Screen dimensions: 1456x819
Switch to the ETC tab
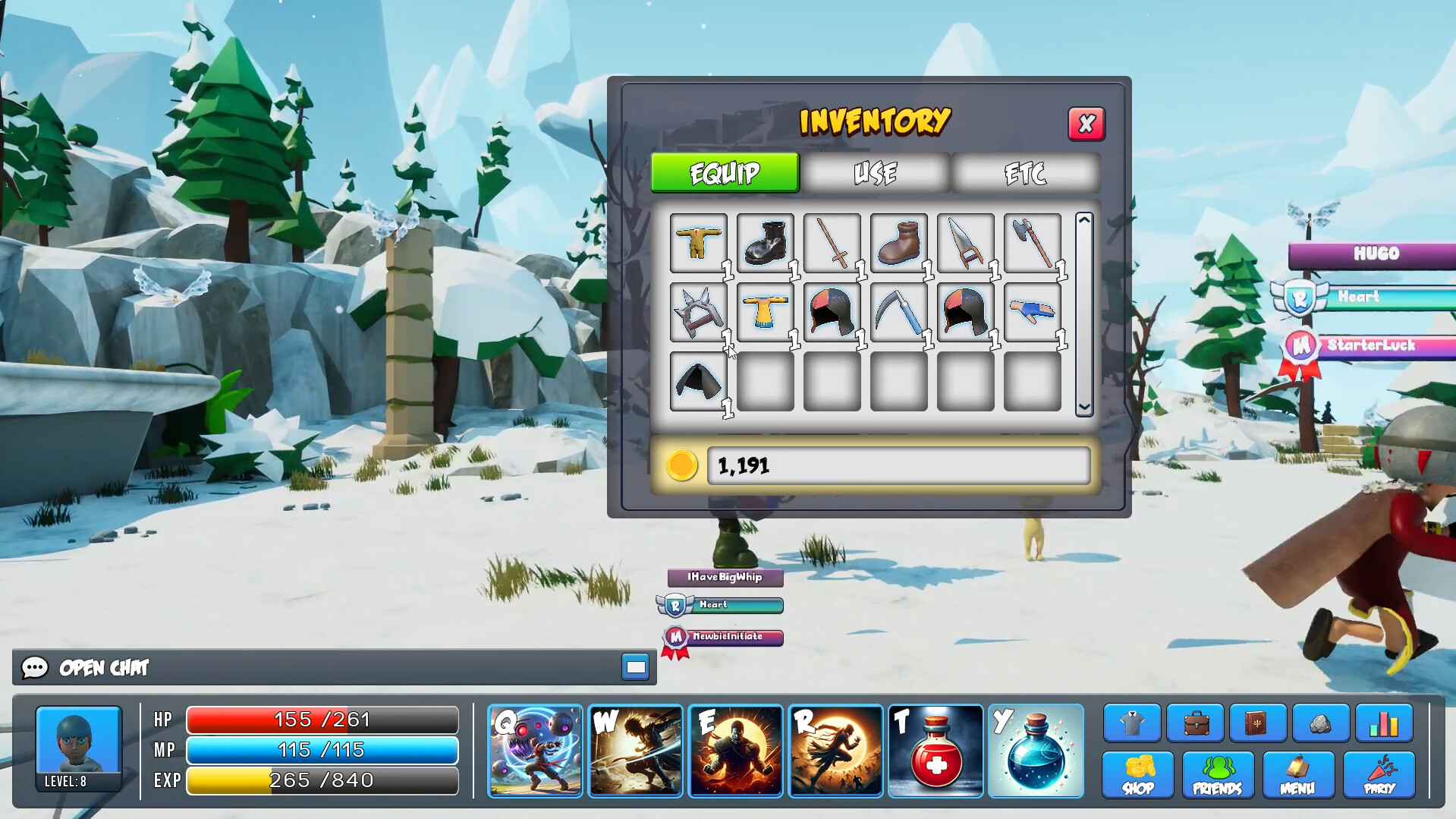[1026, 173]
